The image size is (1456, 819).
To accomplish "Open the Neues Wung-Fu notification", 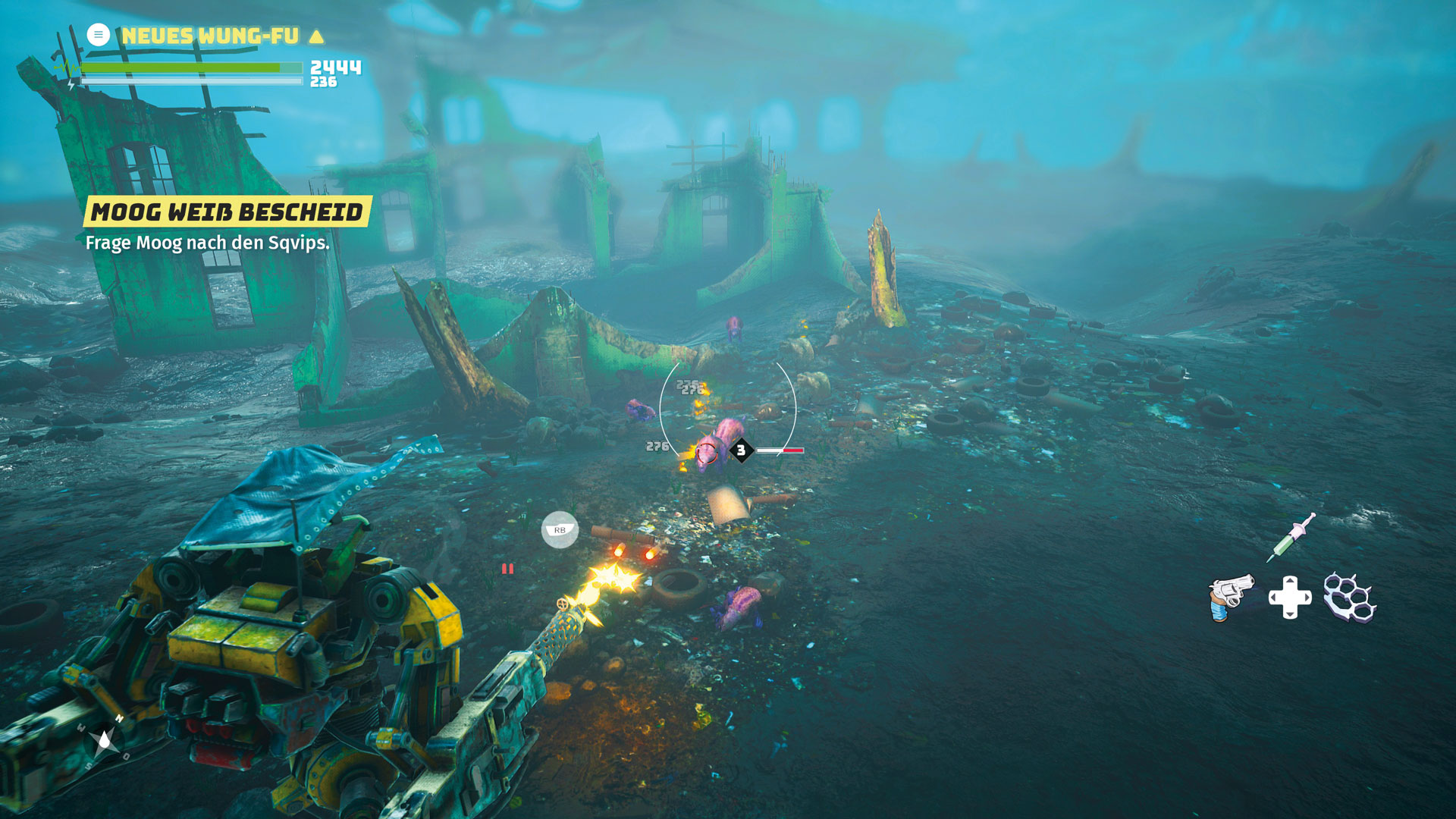I will coord(209,36).
